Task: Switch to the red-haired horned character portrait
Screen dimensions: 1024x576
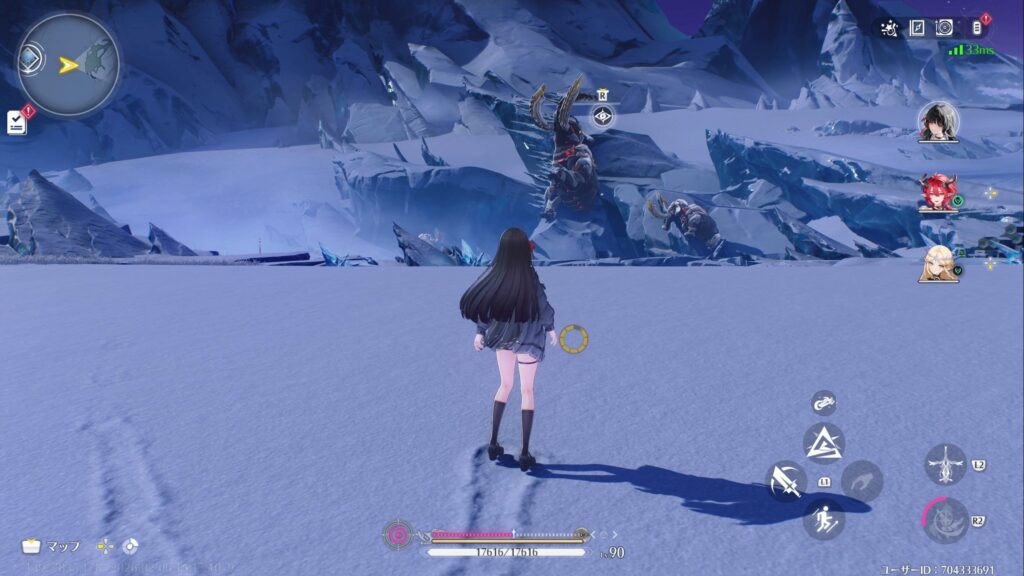Action: tap(938, 192)
